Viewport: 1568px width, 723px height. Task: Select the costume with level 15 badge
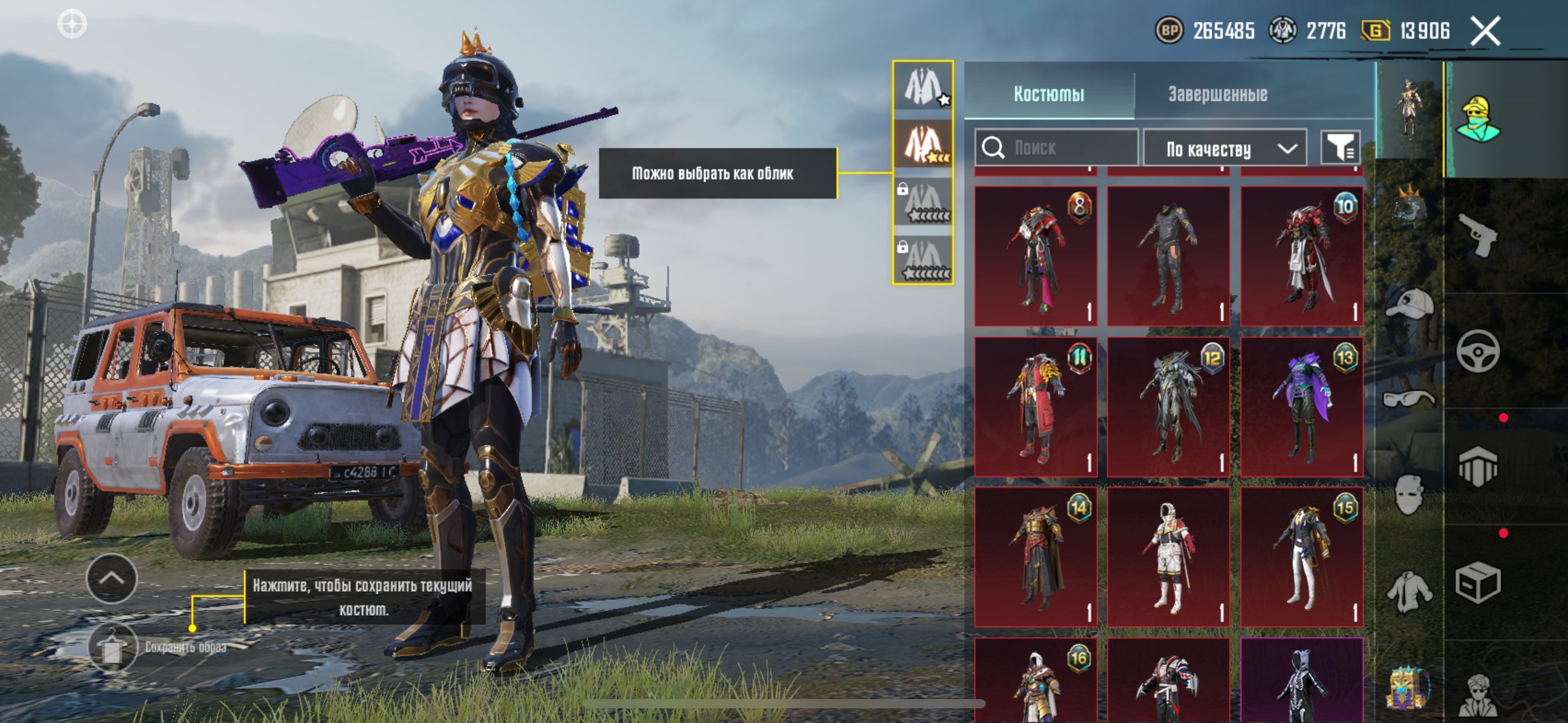(1302, 557)
